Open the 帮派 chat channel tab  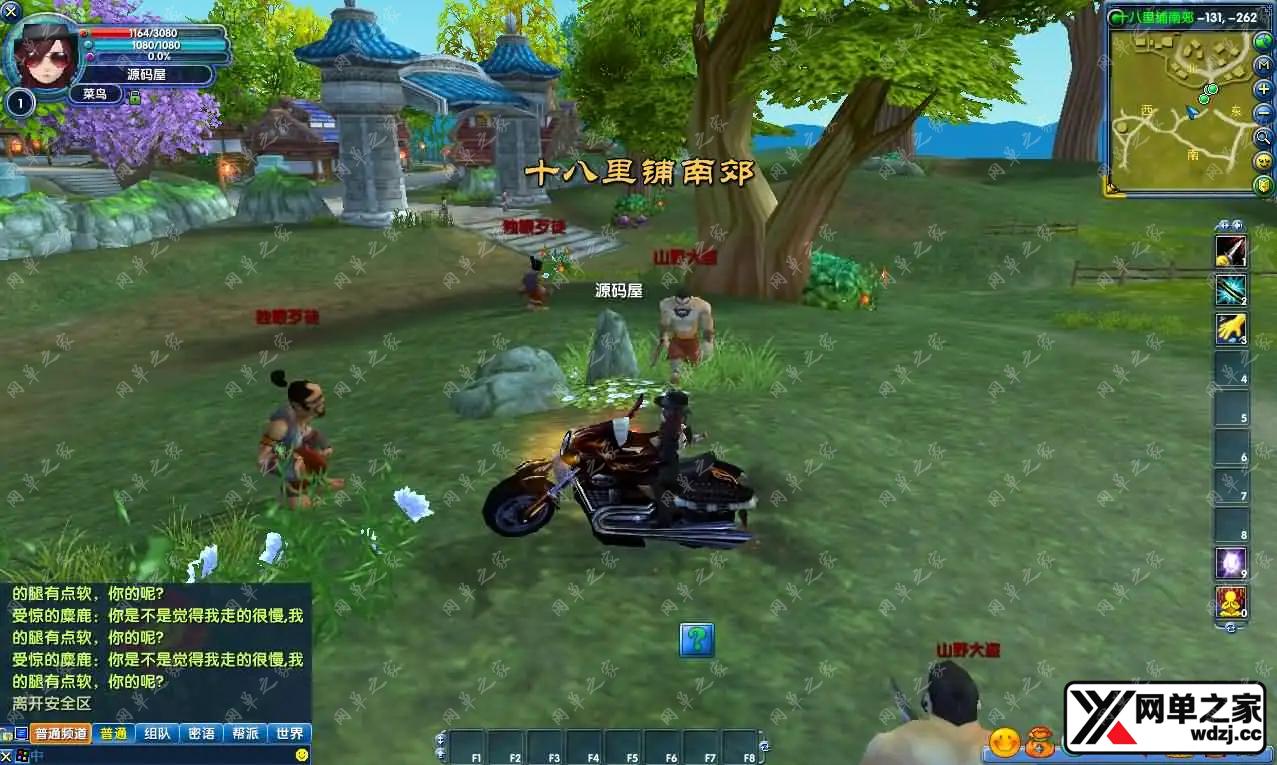coord(246,733)
